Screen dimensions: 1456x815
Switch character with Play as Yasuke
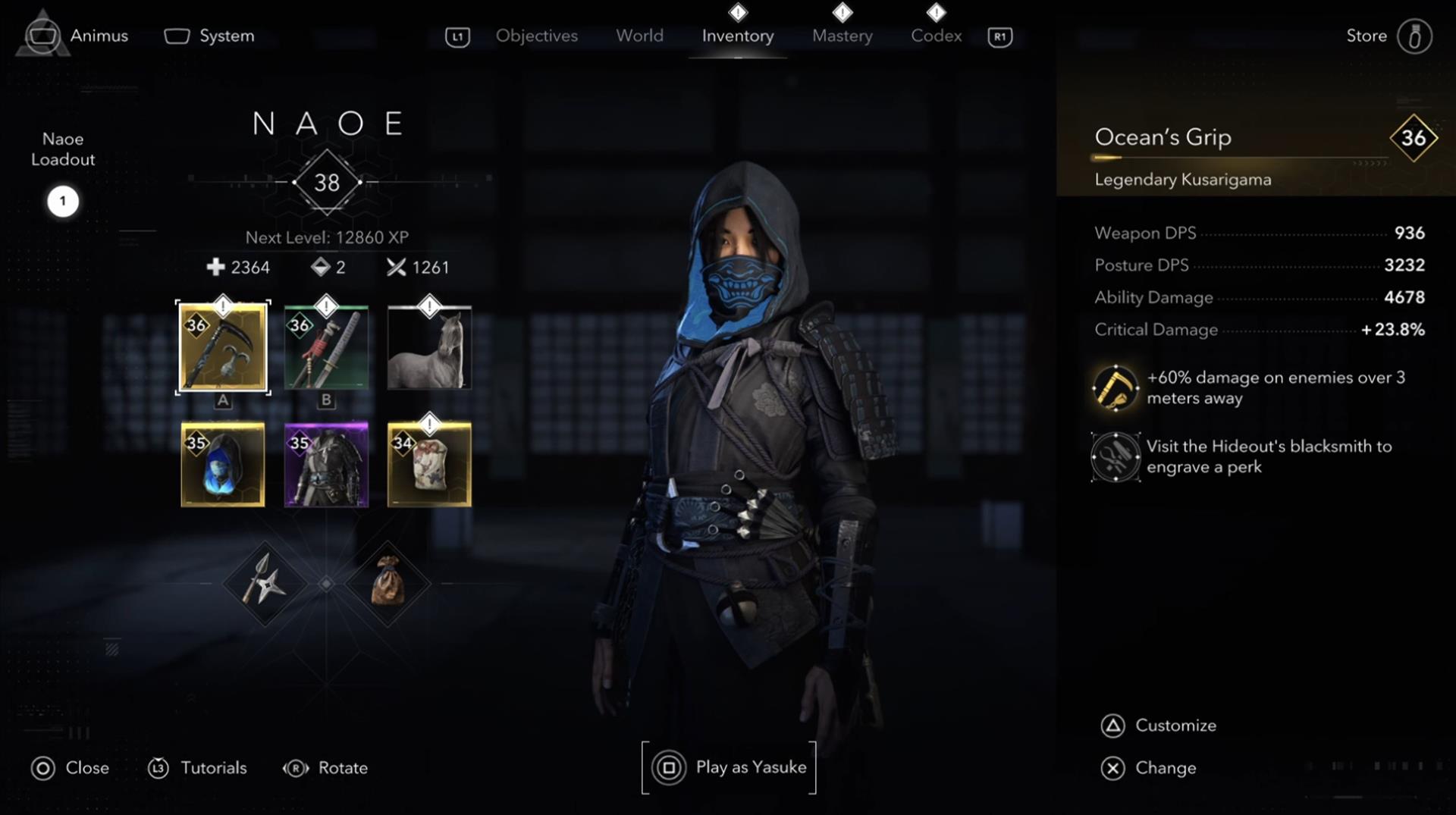click(x=730, y=767)
